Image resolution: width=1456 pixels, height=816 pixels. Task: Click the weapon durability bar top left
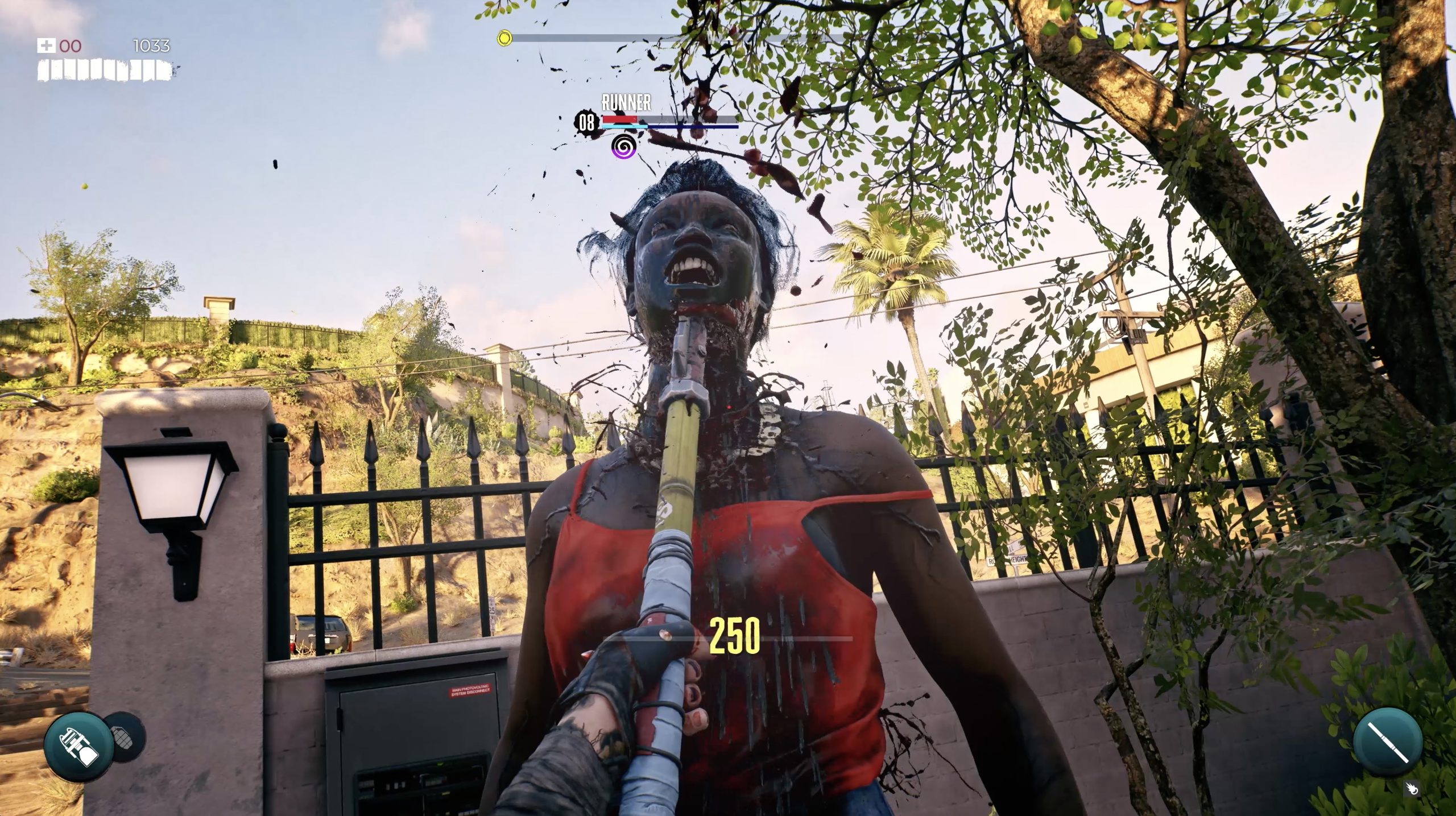coord(102,70)
